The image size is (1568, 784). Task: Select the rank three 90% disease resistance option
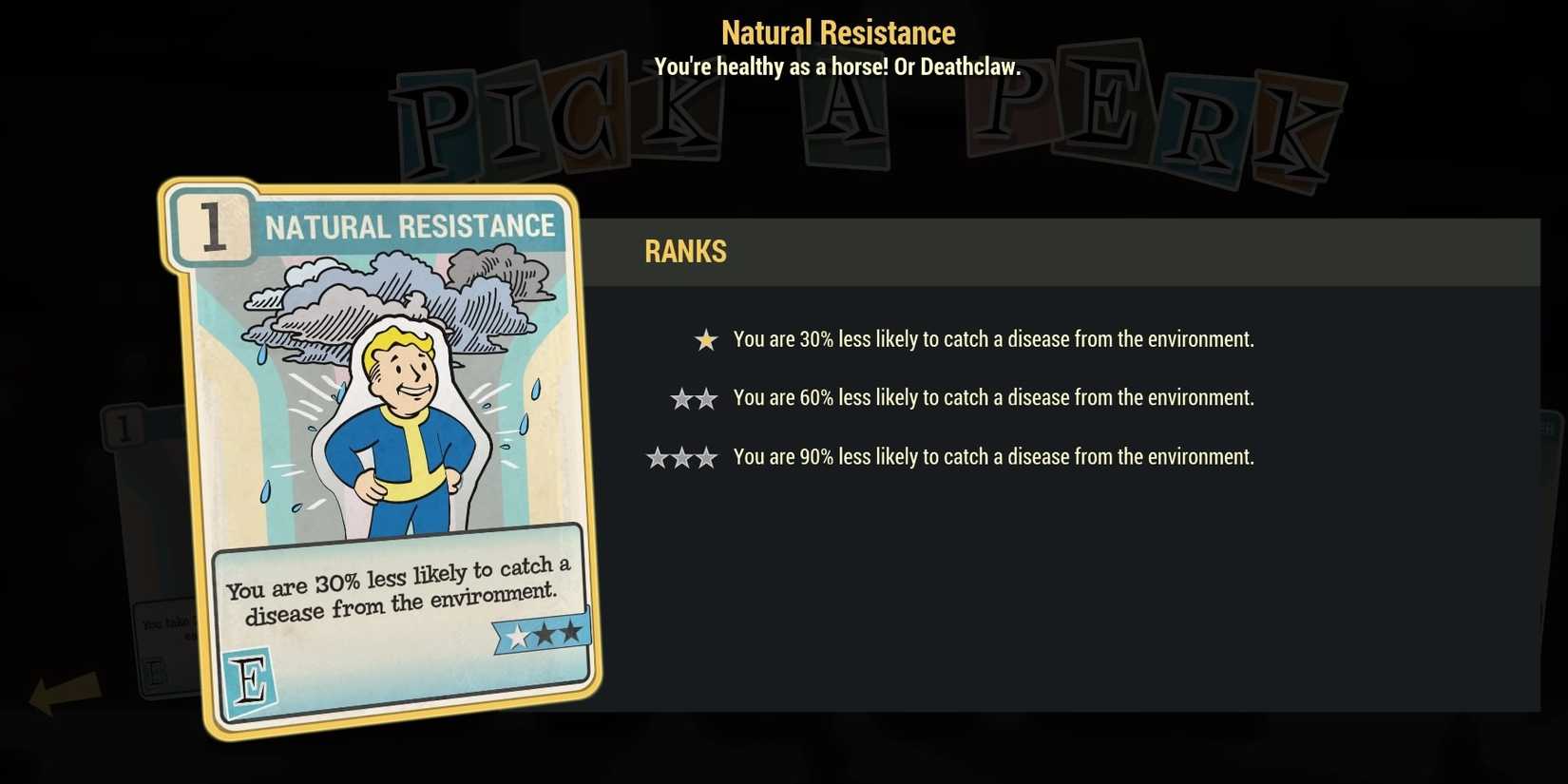993,456
